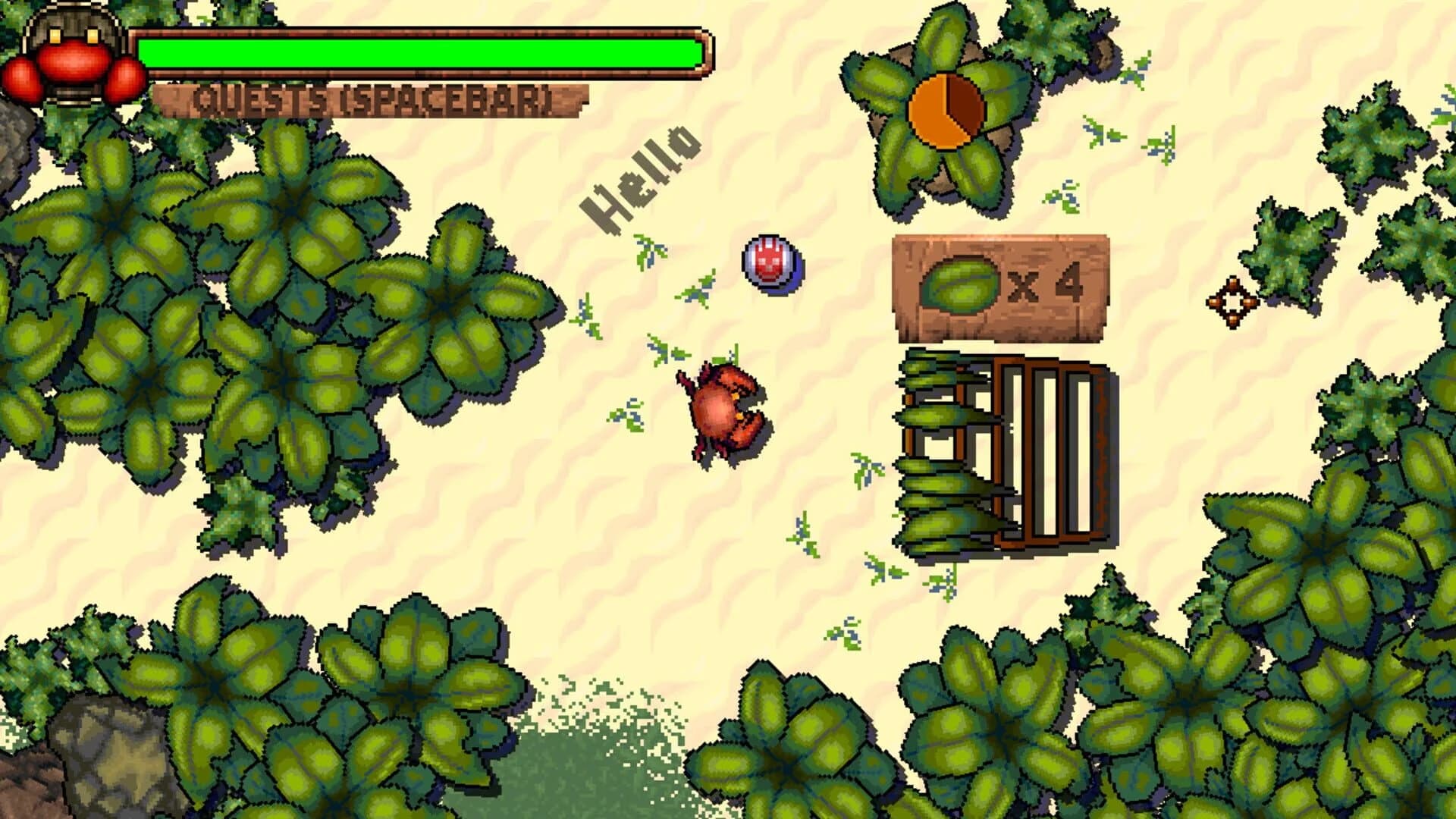1456x819 pixels.
Task: Pick up the white shell item near the crab
Action: [770, 265]
